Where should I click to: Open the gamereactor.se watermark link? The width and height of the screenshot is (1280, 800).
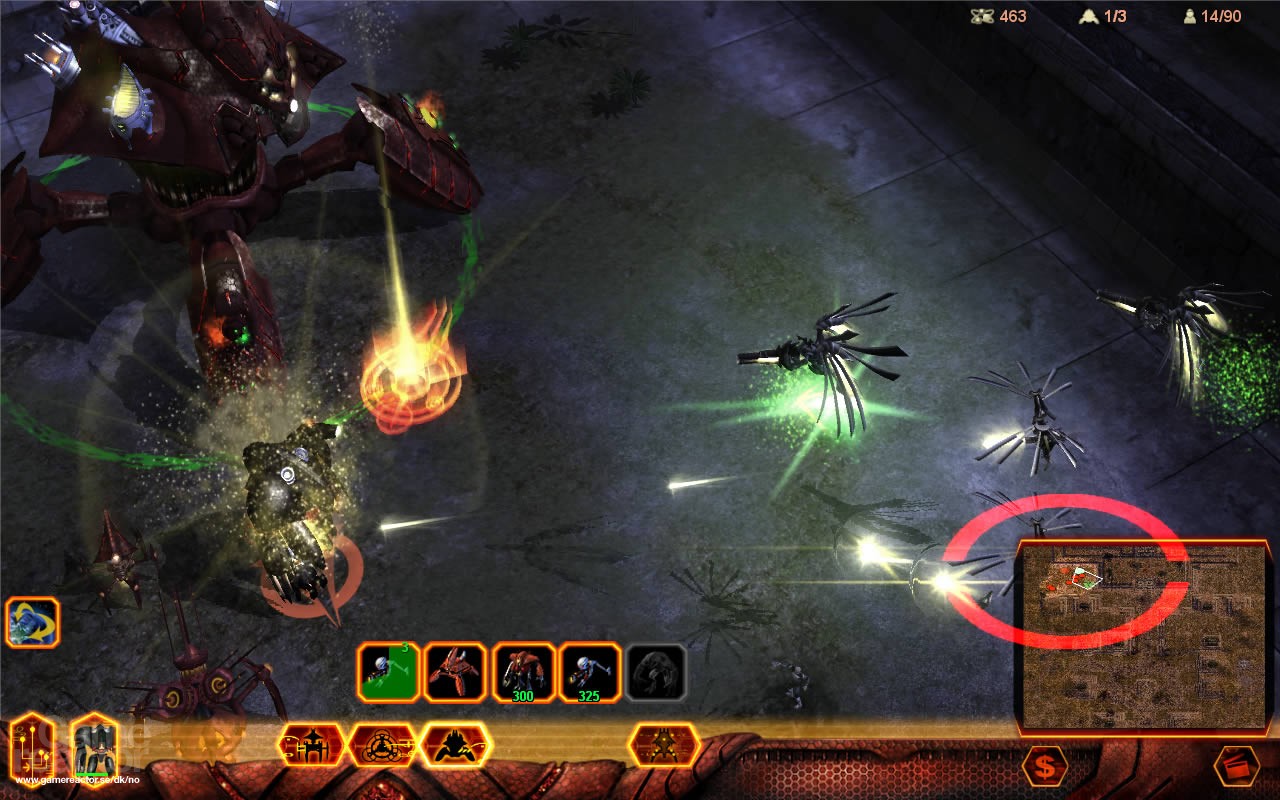(75, 780)
